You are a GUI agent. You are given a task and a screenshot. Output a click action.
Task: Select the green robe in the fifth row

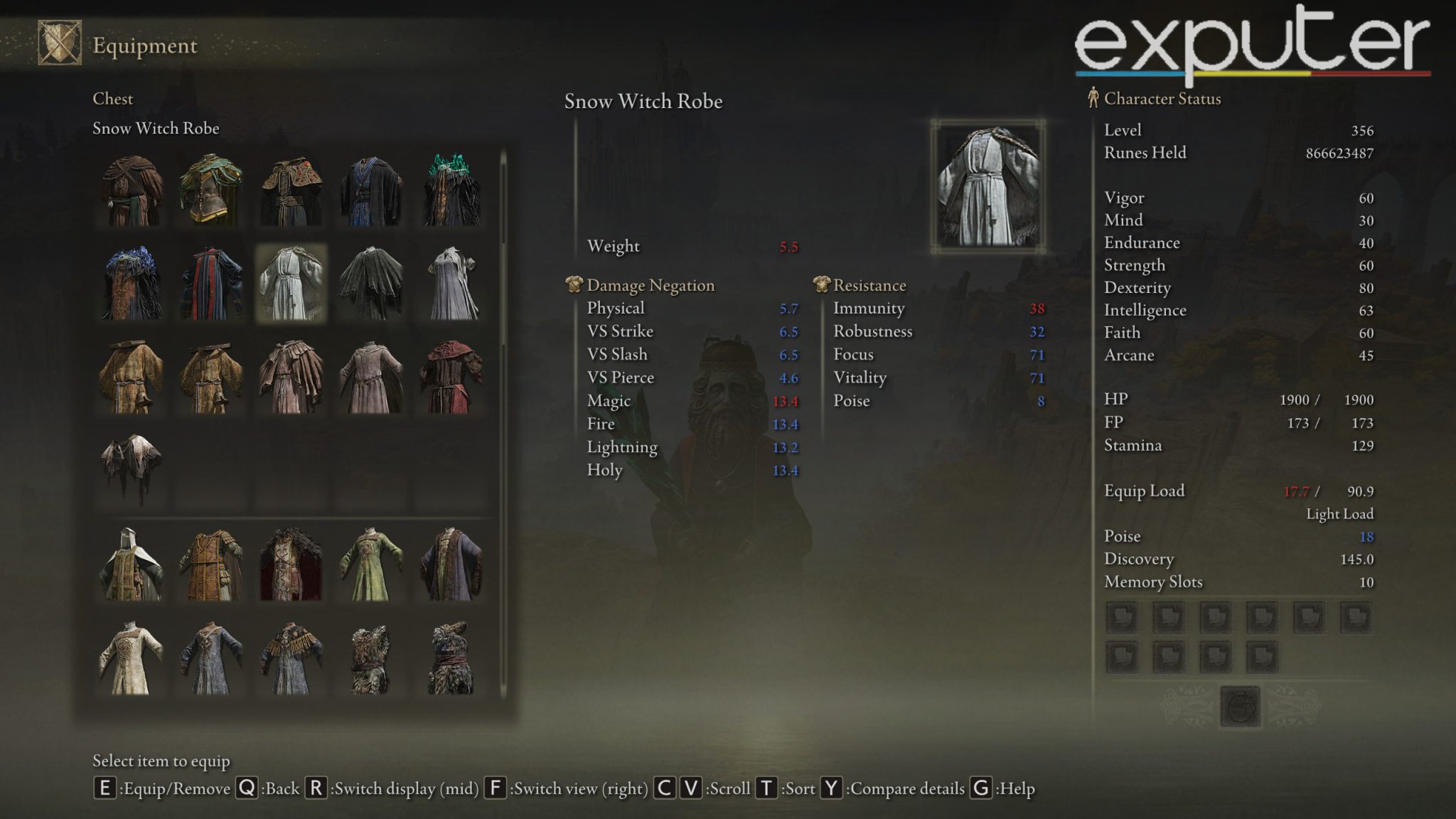tap(371, 564)
